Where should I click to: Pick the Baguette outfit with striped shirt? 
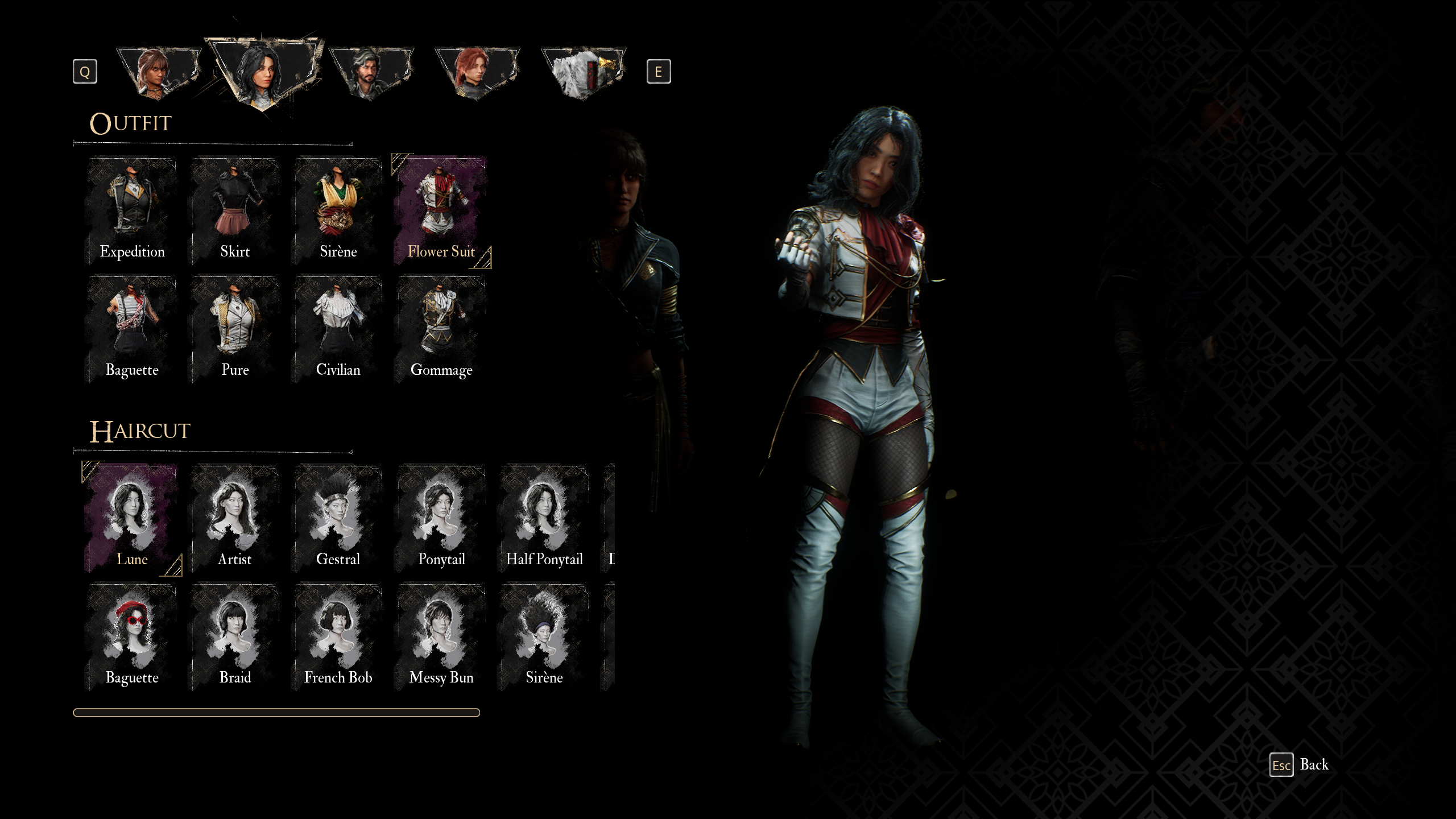pos(132,330)
